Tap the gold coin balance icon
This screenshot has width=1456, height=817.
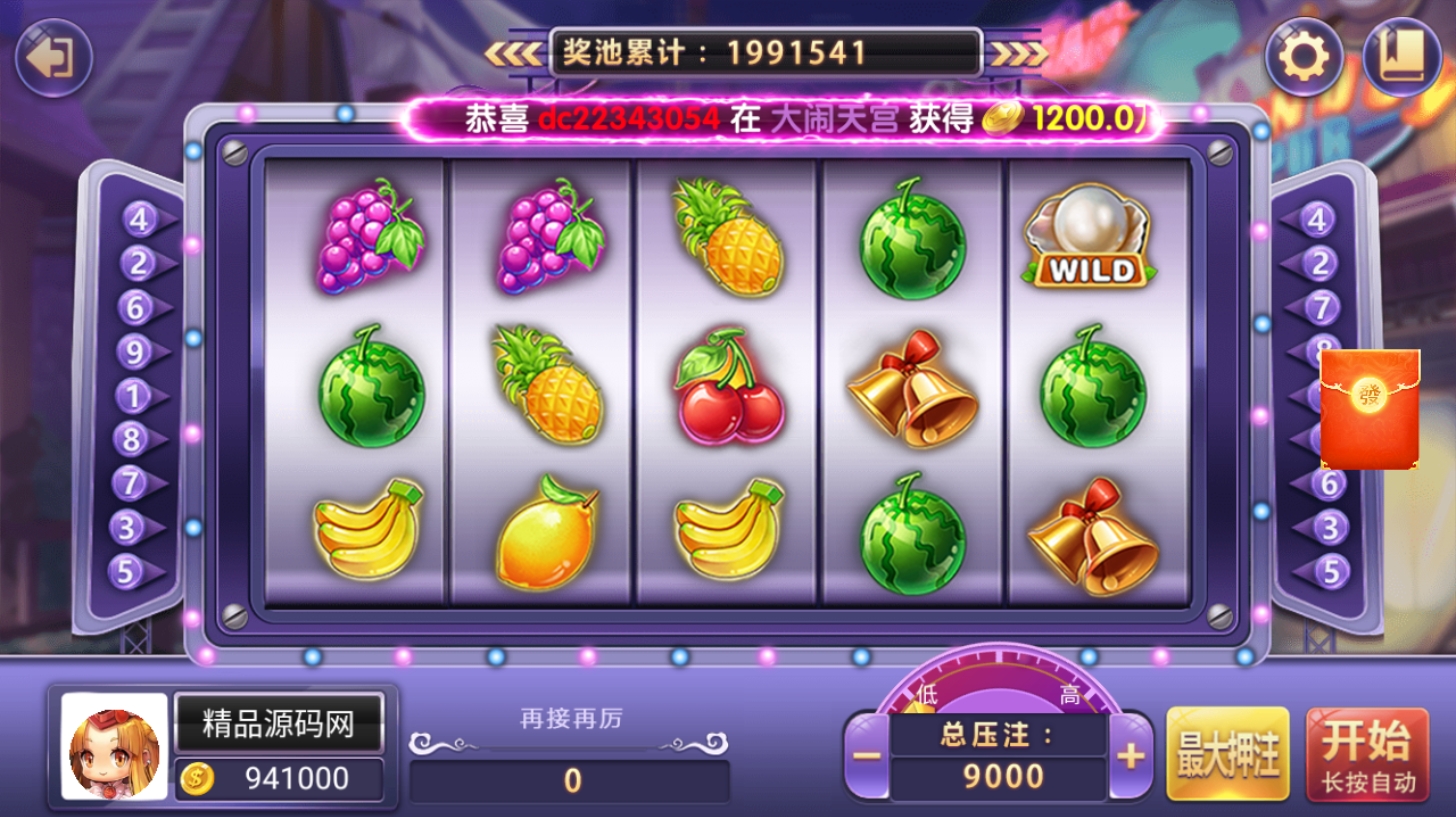(x=197, y=779)
